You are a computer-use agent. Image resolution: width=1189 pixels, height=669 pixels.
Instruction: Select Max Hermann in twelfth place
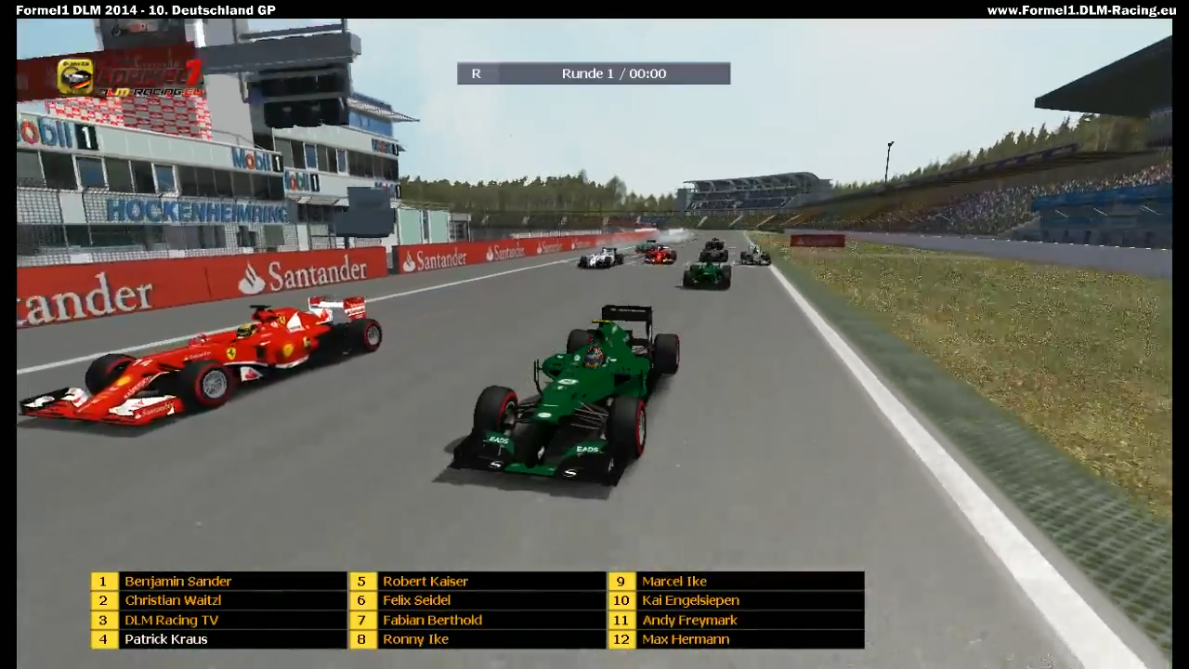click(x=685, y=639)
